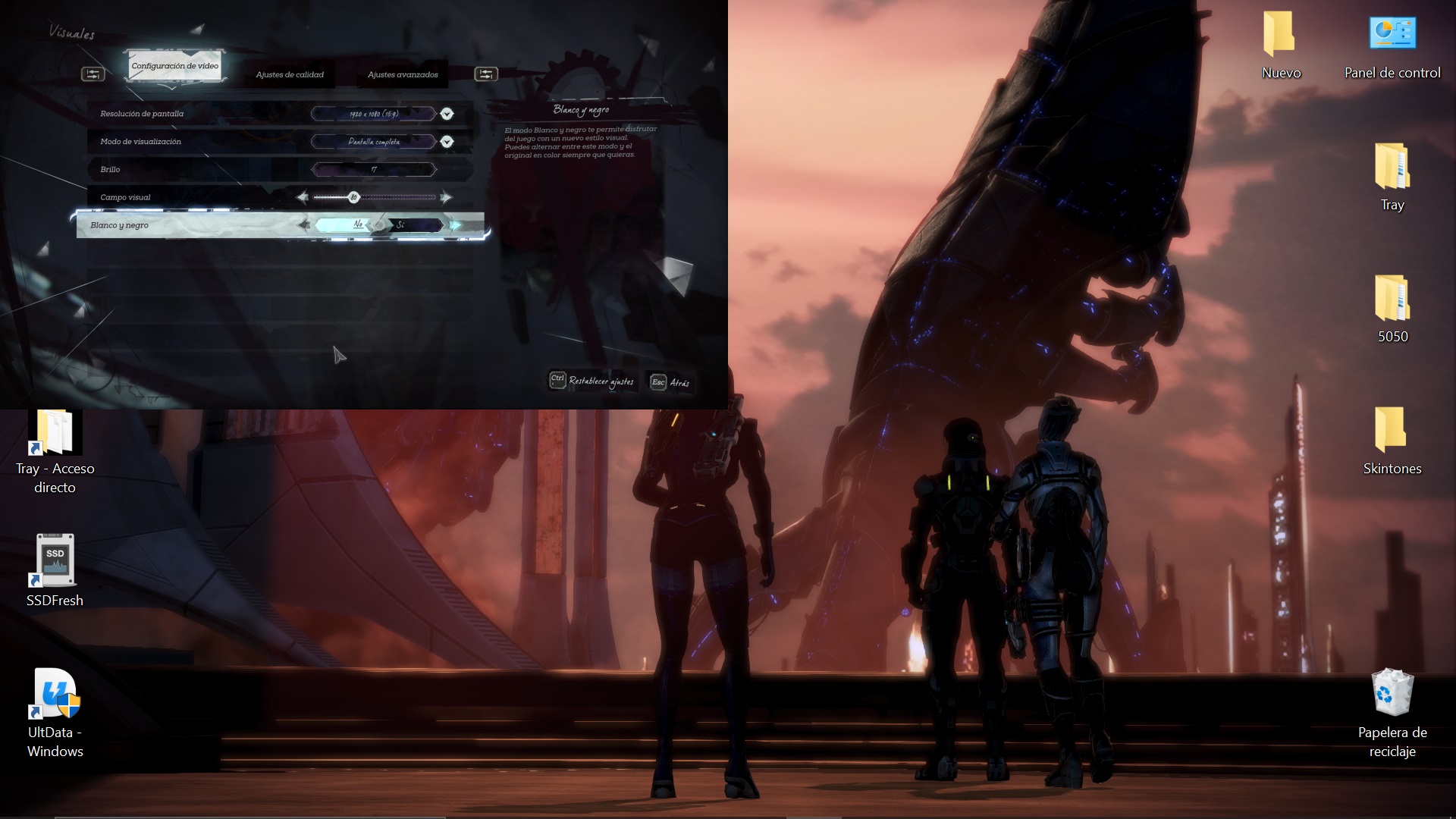Image resolution: width=1456 pixels, height=819 pixels.
Task: Click the Blanco y negro left arrow
Action: (x=304, y=224)
